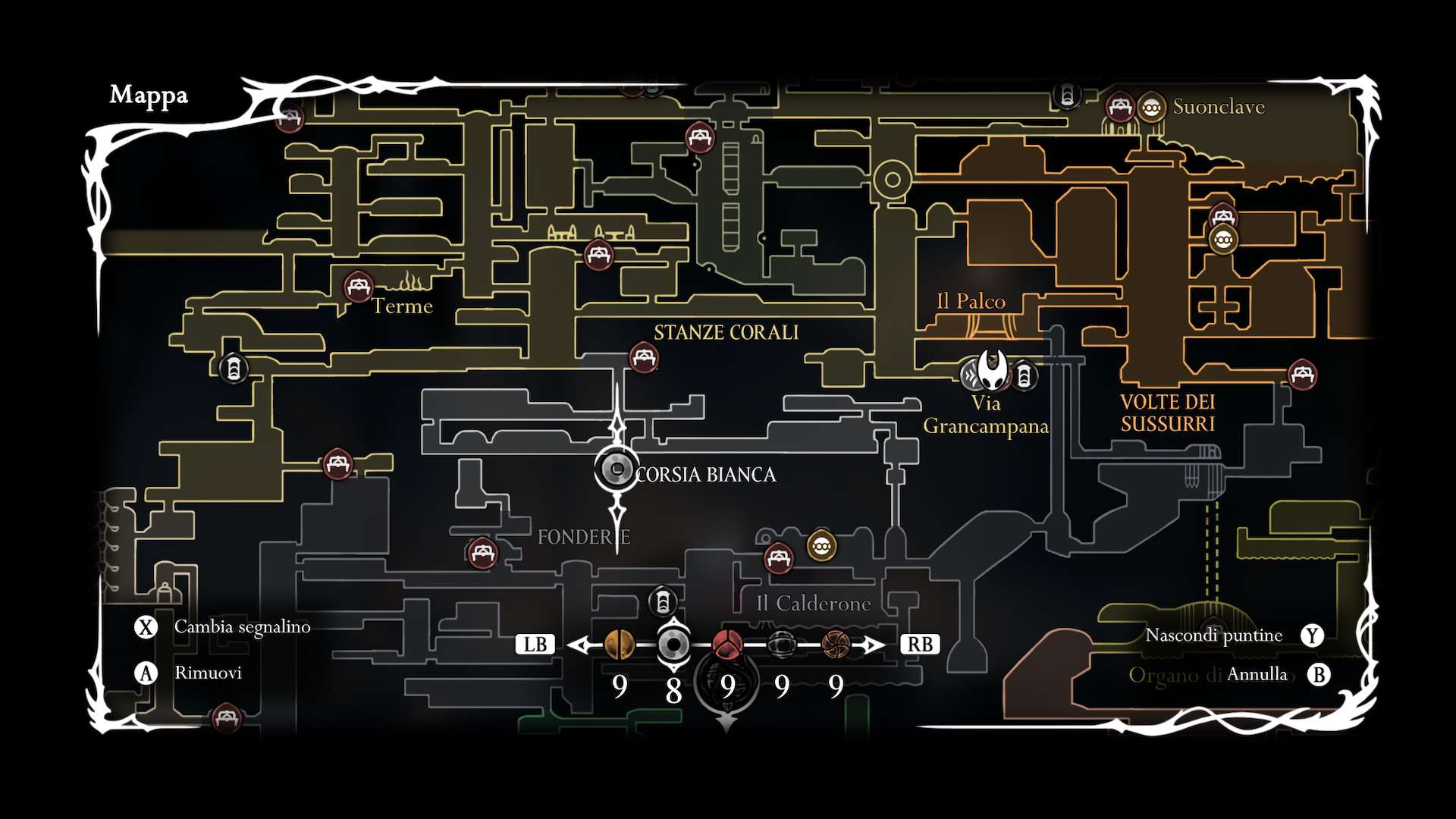
Task: Click the rosary bead marker above Il Calderone
Action: (821, 545)
